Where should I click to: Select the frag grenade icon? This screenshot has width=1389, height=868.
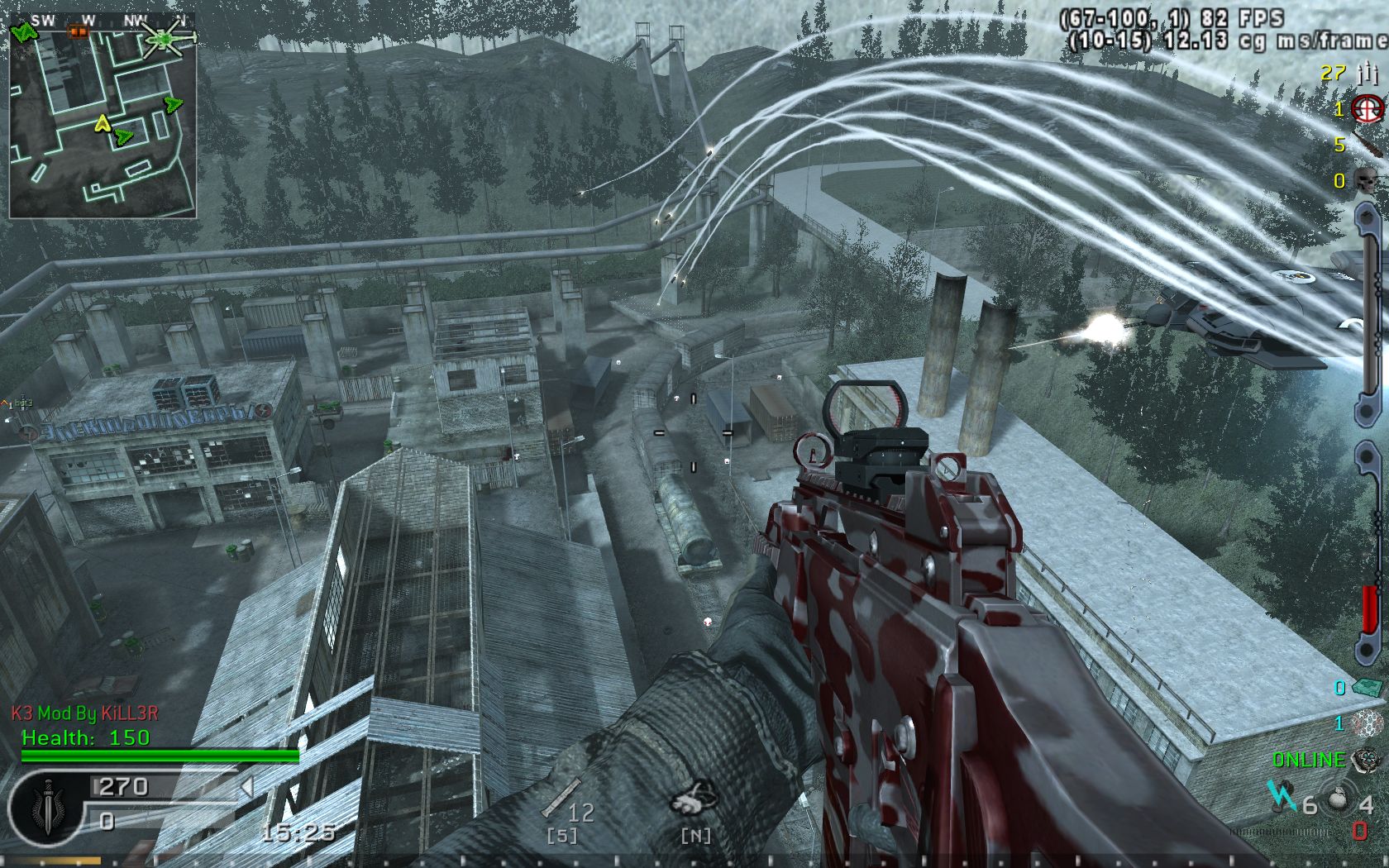[1337, 800]
